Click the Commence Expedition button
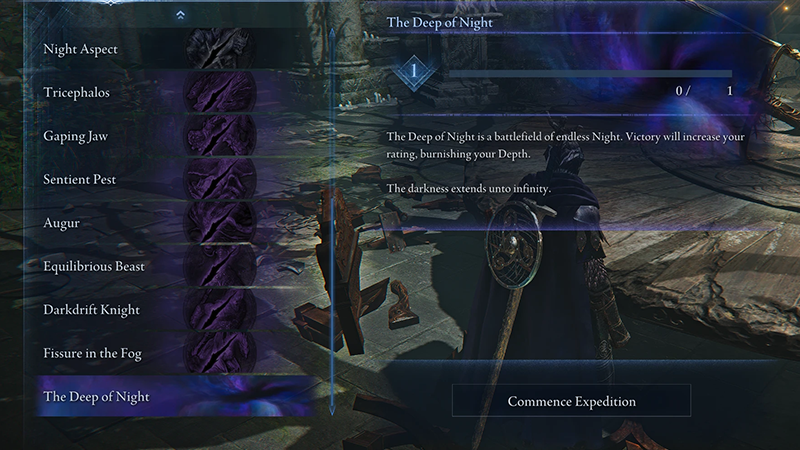Screen dimensions: 800x450 571,401
